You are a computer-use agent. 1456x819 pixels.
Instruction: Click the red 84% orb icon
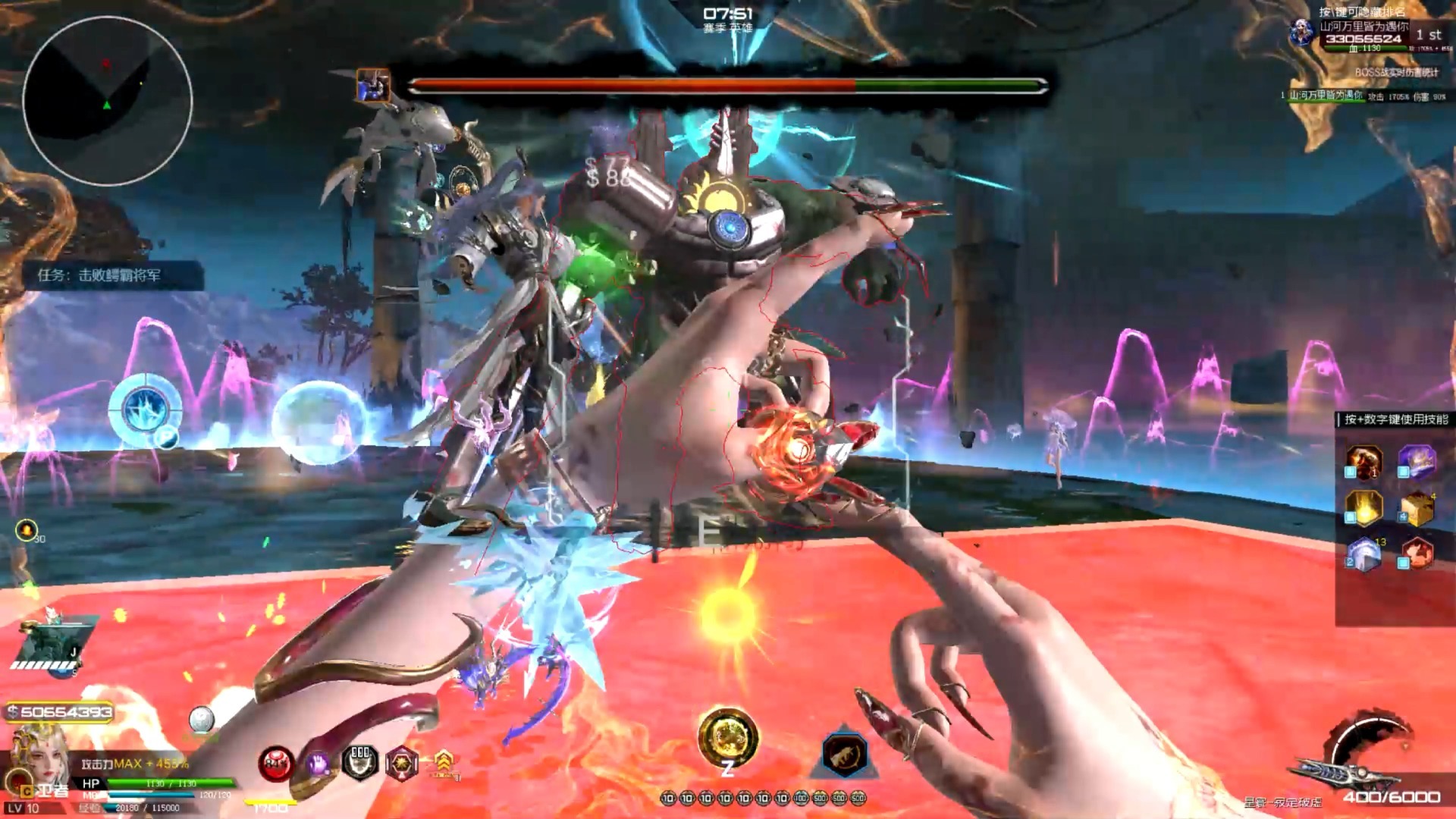click(x=275, y=763)
